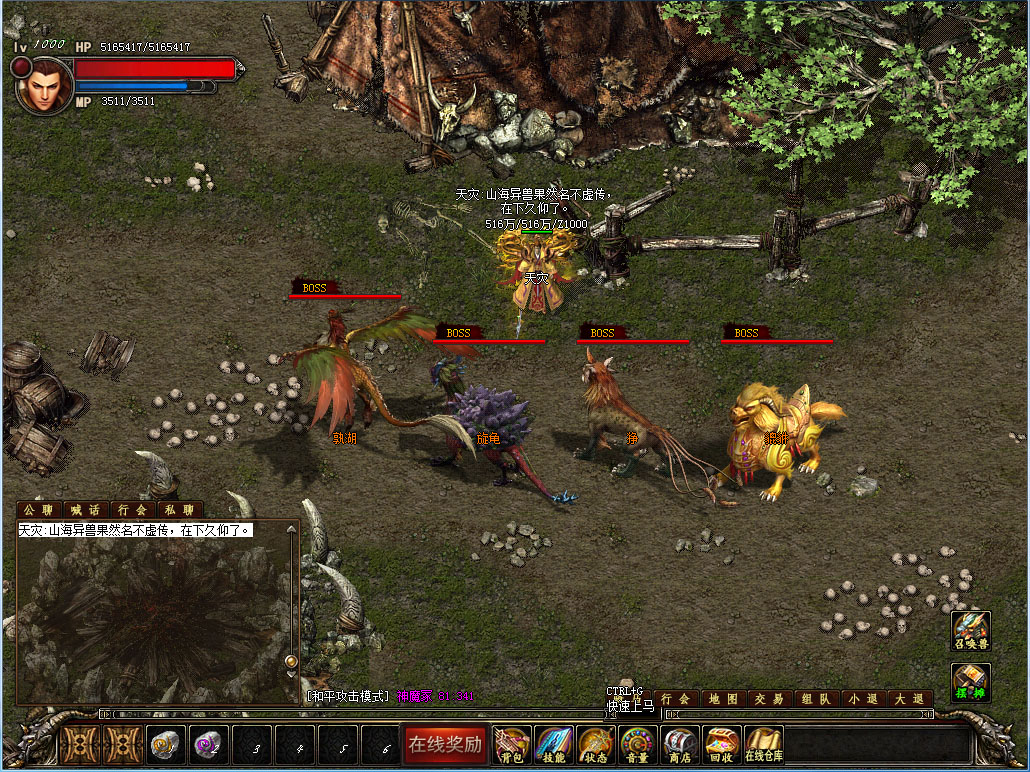Viewport: 1030px width, 772px height.
Task: Click the 大退 exit game button
Action: [x=909, y=699]
